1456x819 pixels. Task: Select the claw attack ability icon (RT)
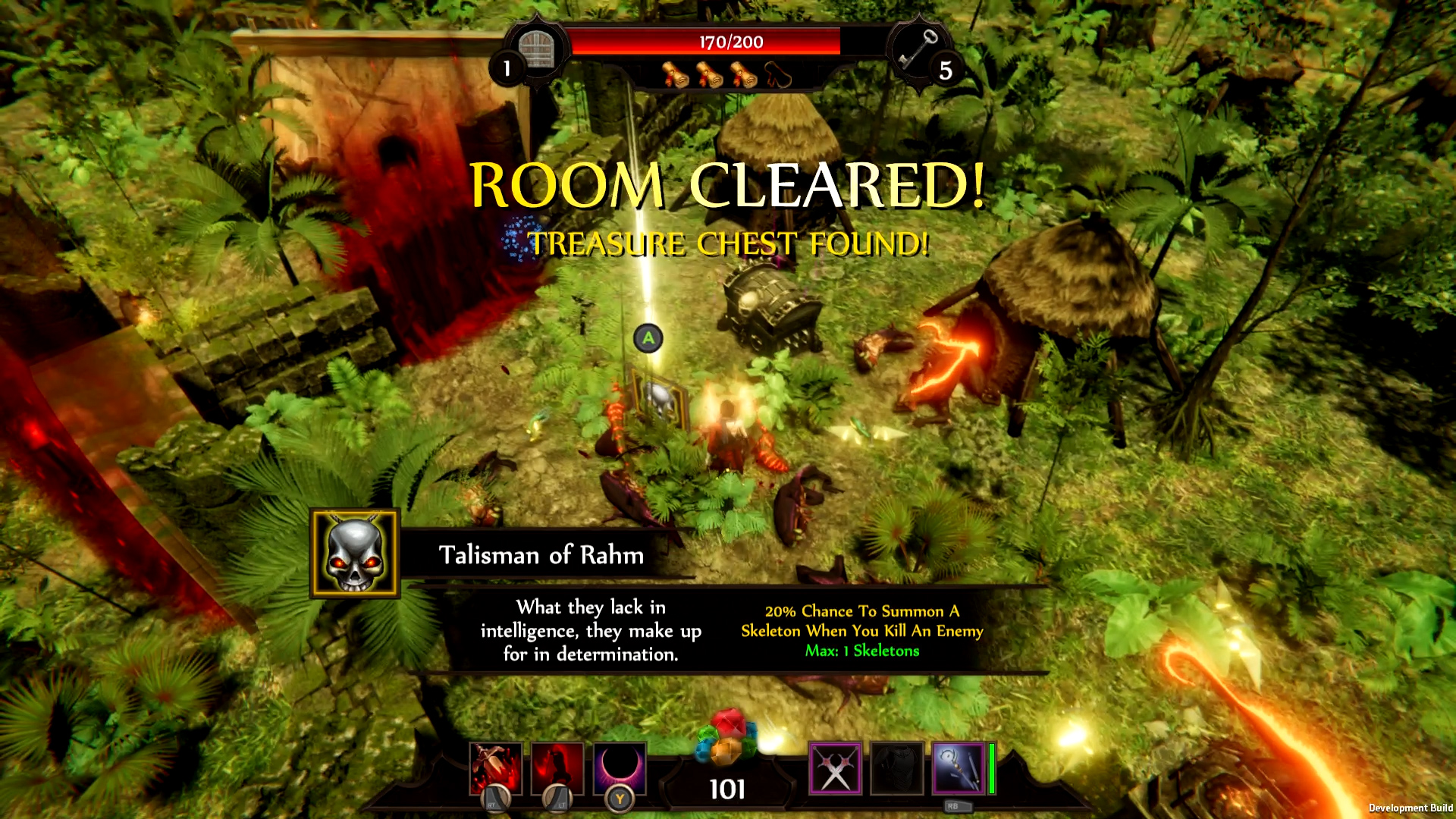(494, 770)
